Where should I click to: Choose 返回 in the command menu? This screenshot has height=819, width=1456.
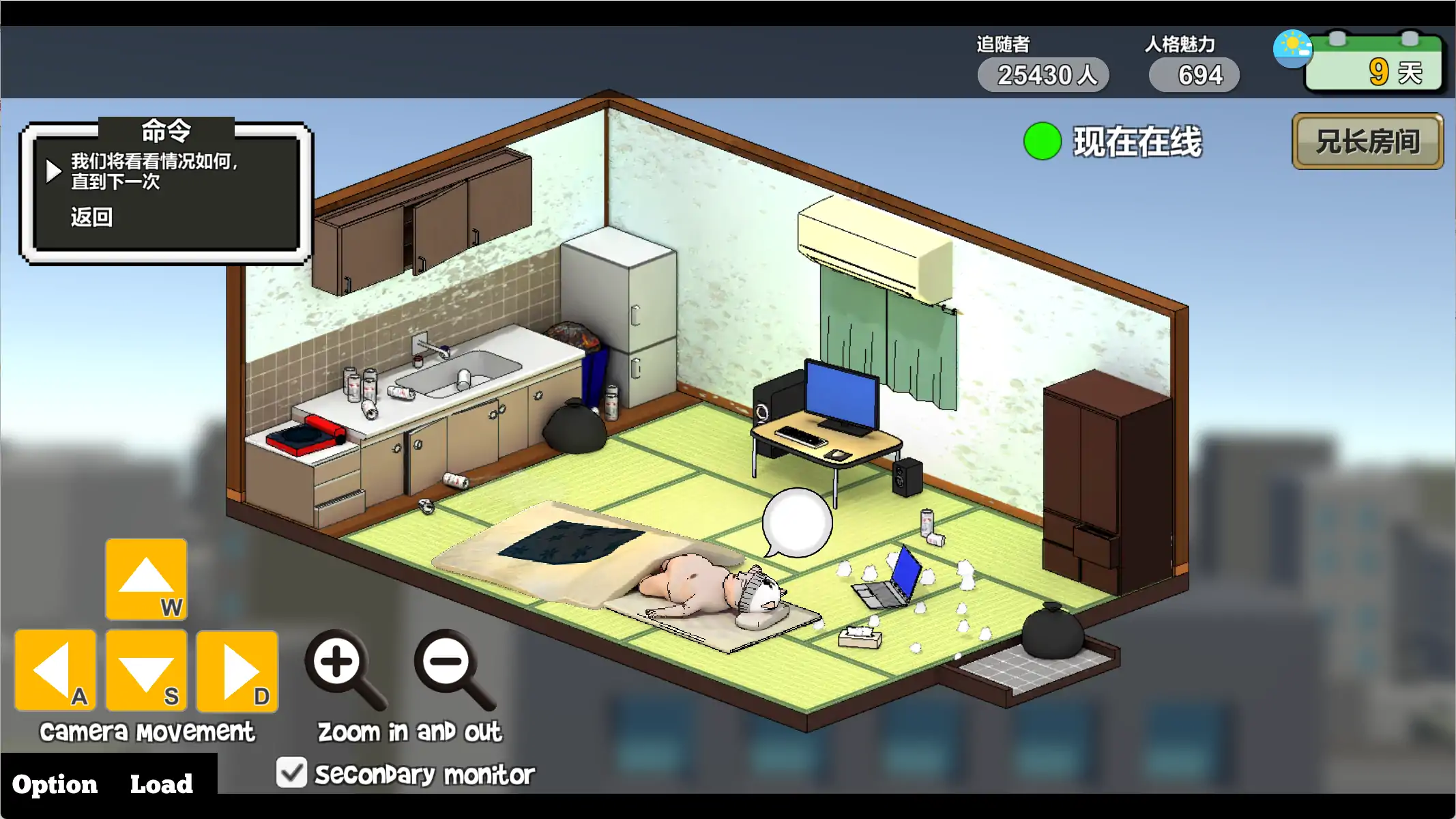point(91,217)
